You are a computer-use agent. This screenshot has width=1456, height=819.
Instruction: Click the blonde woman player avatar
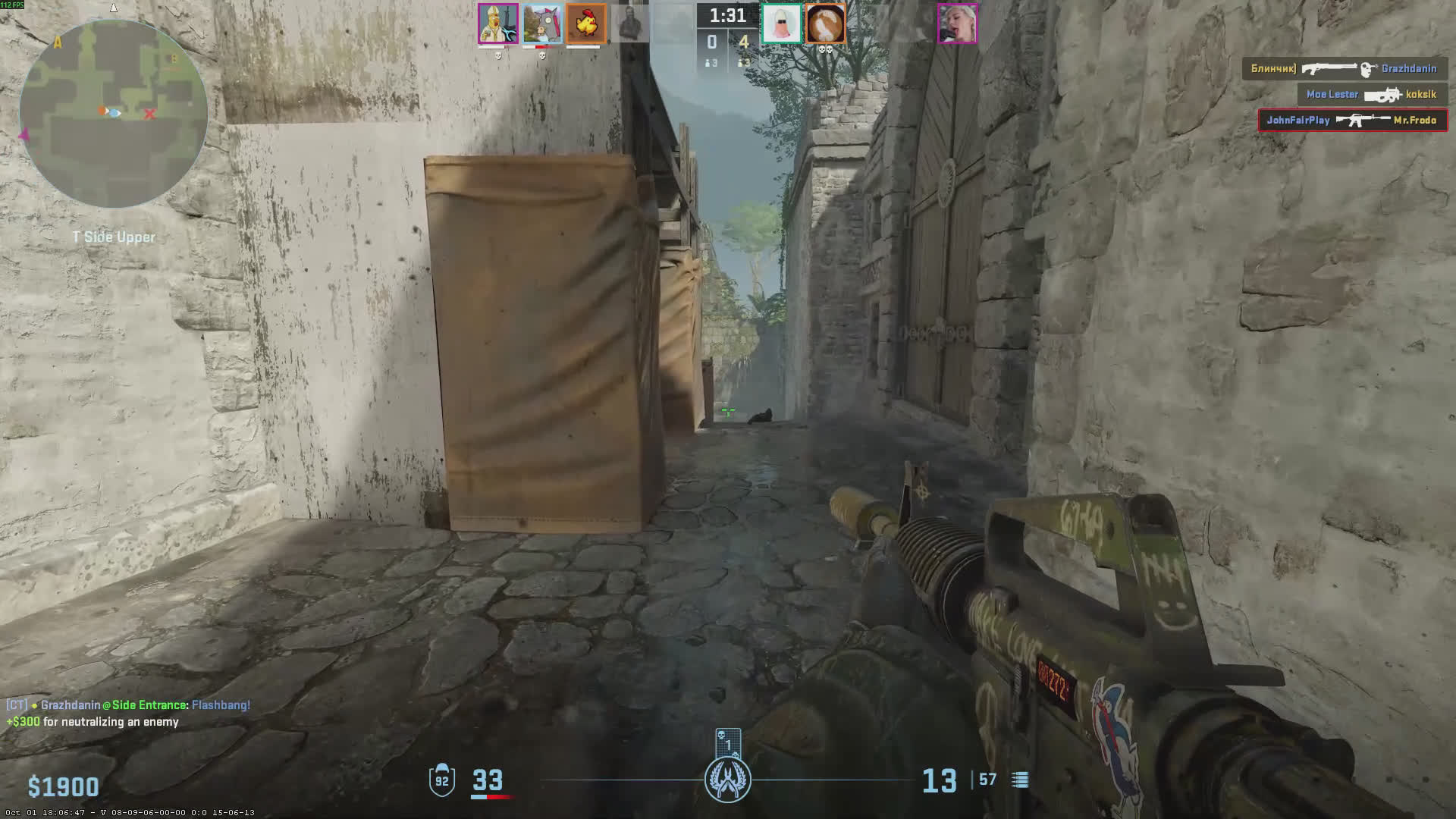pos(957,24)
